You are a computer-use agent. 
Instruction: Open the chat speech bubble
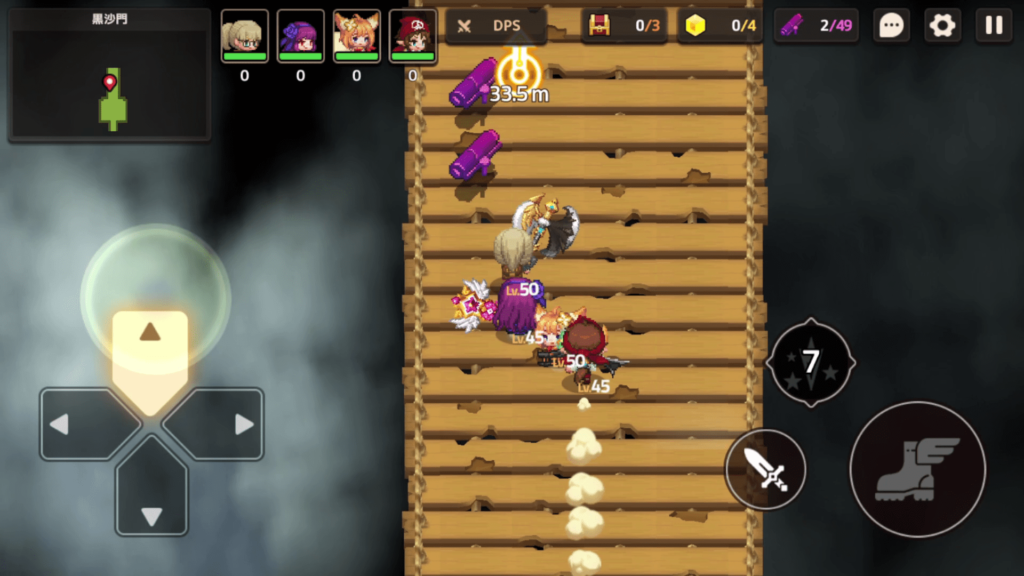[891, 26]
